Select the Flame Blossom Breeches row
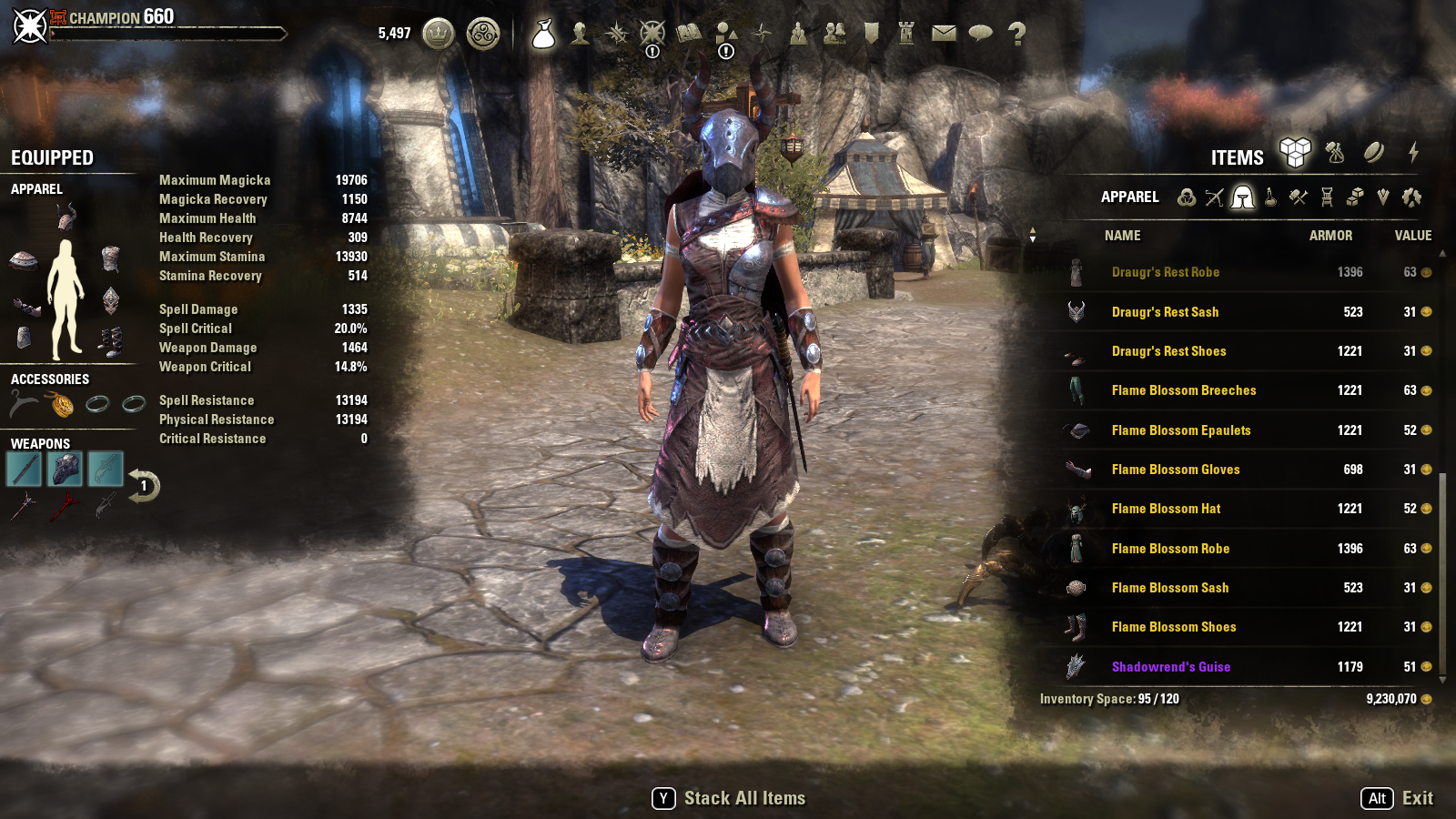The width and height of the screenshot is (1456, 819). [x=1183, y=390]
